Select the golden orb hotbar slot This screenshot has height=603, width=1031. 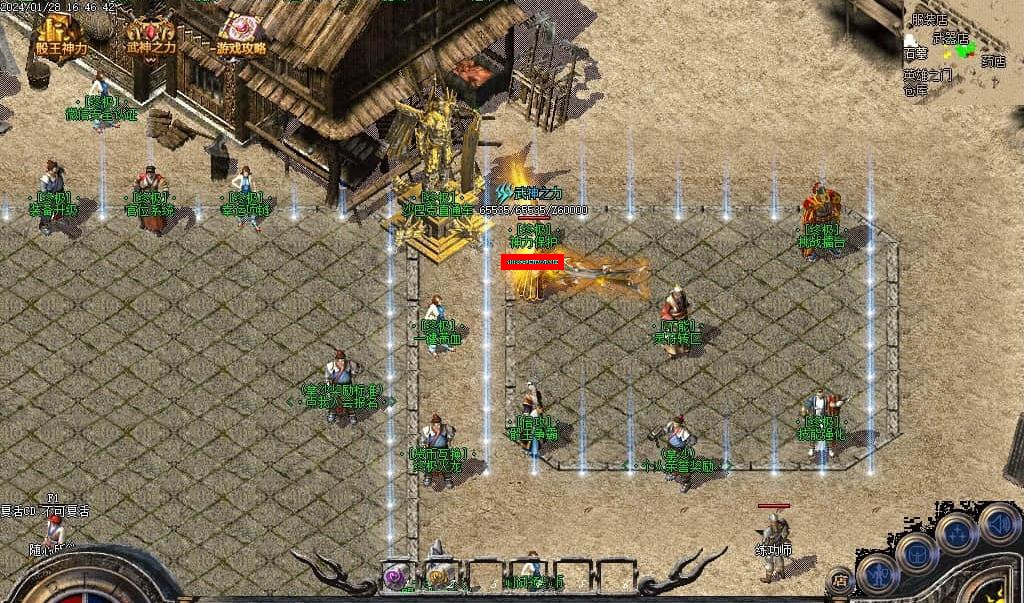(x=439, y=577)
